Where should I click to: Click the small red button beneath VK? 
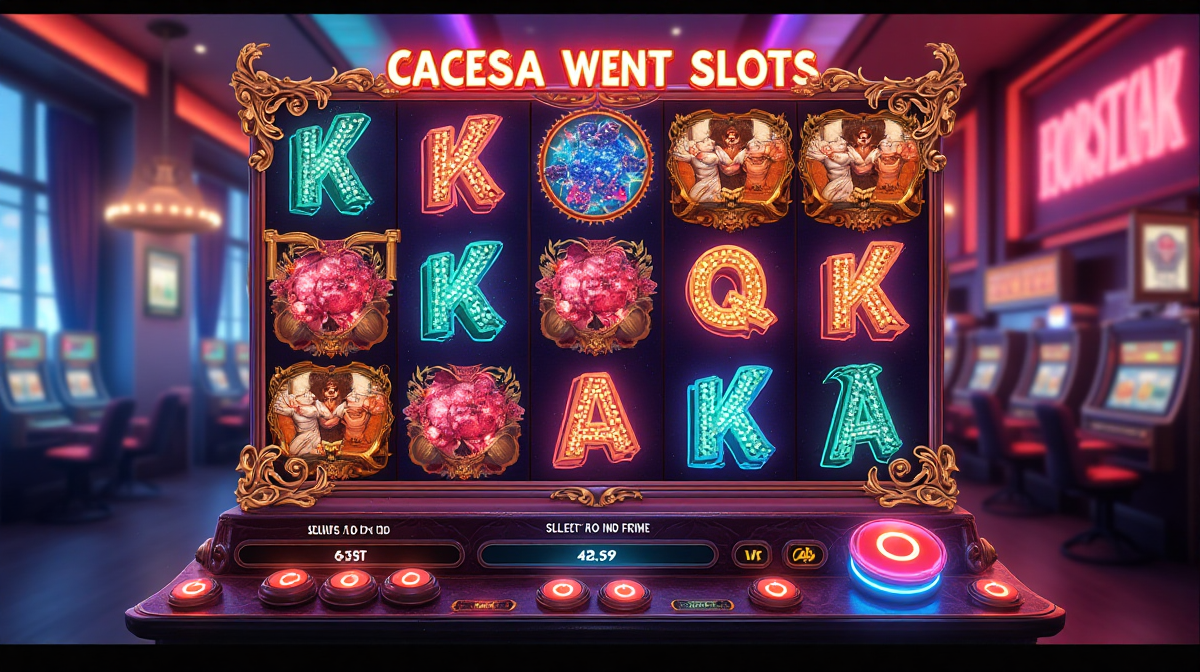[774, 590]
